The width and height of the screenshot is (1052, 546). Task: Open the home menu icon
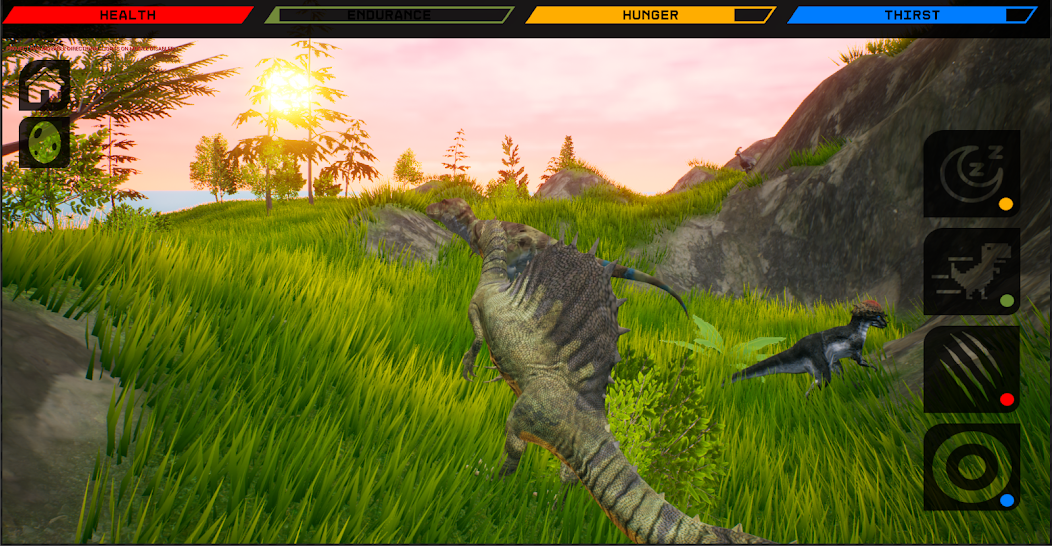tap(45, 85)
